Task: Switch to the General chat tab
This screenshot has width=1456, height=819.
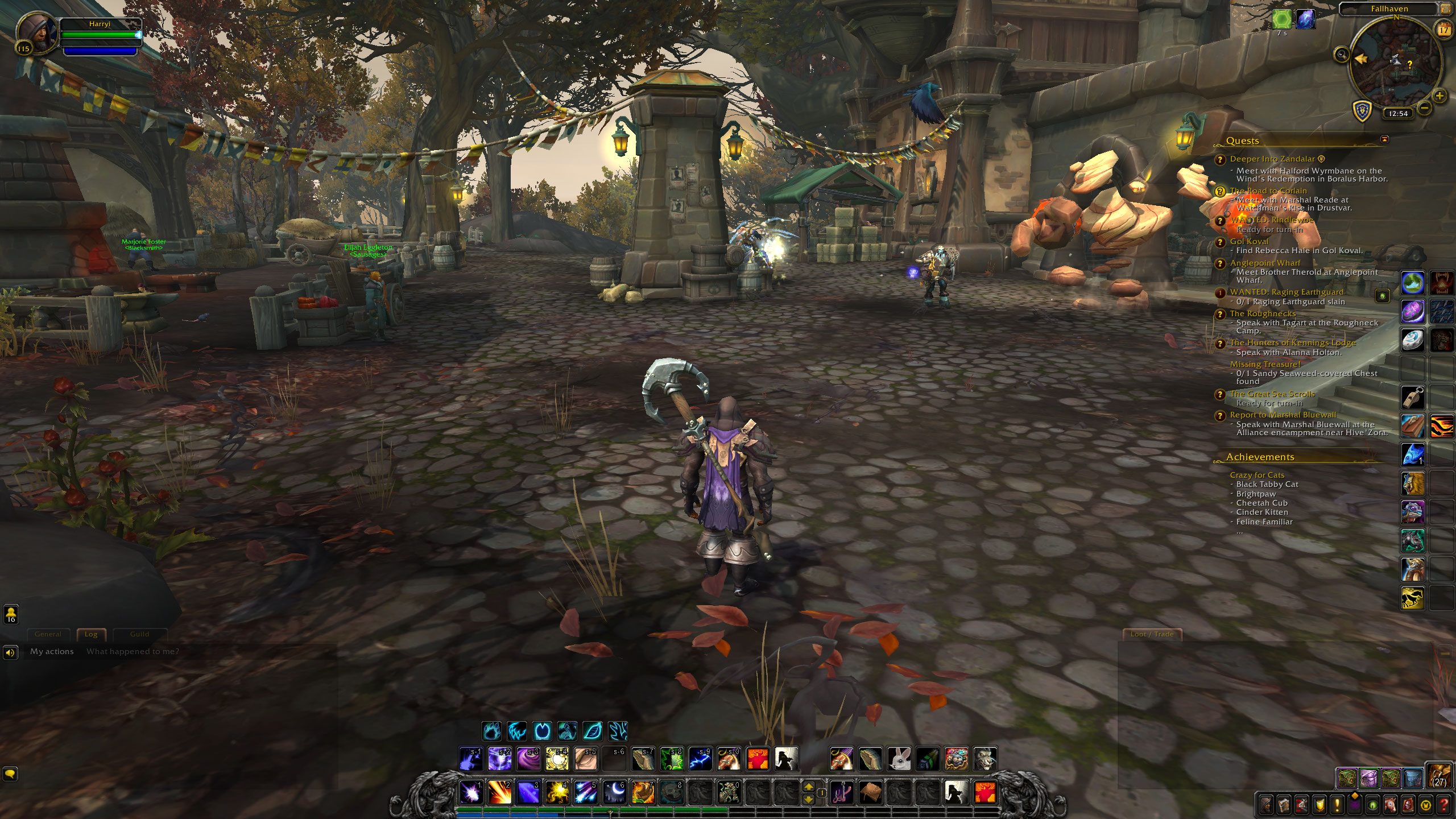Action: [x=48, y=634]
